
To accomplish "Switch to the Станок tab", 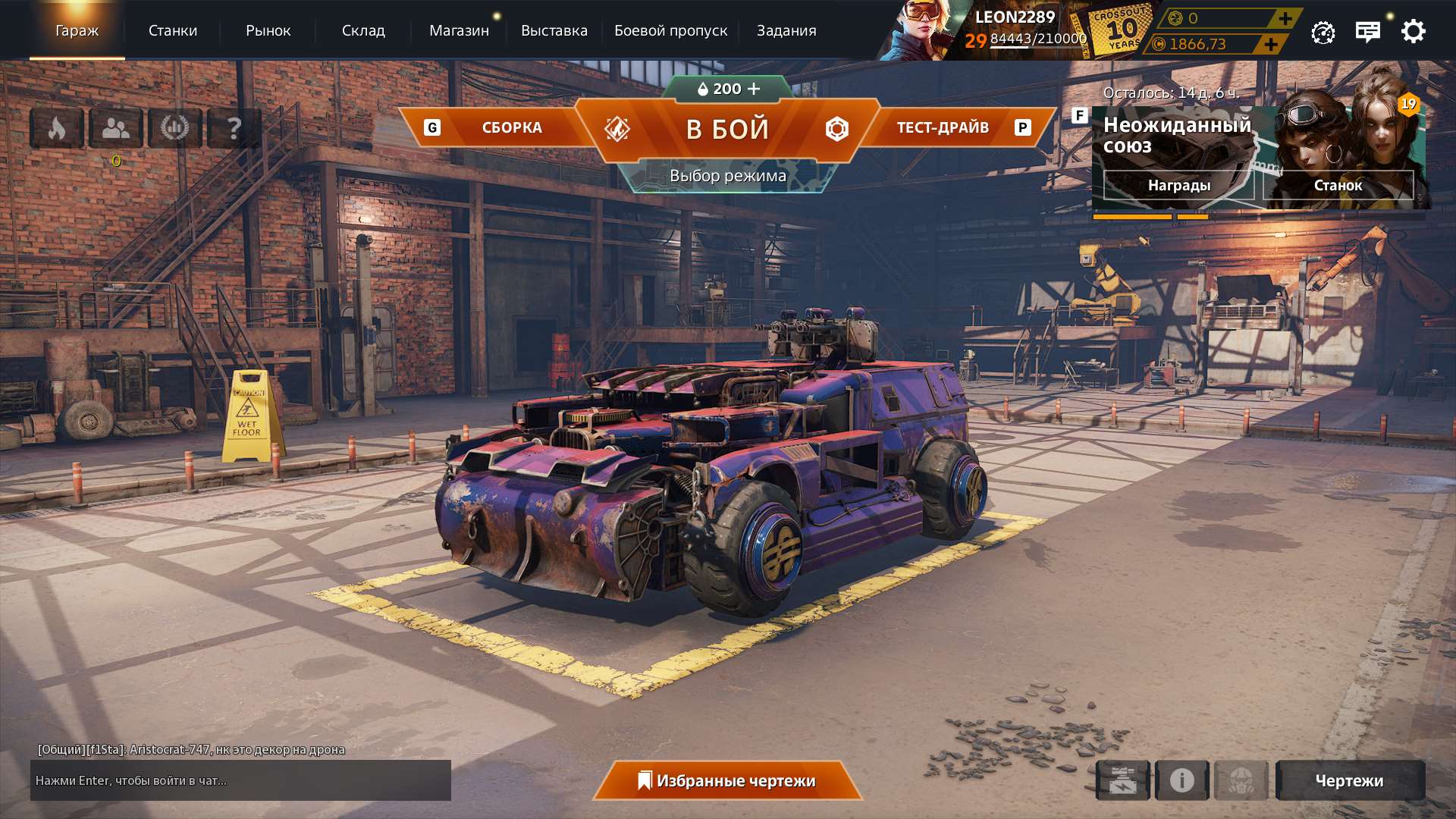I will click(x=1338, y=185).
